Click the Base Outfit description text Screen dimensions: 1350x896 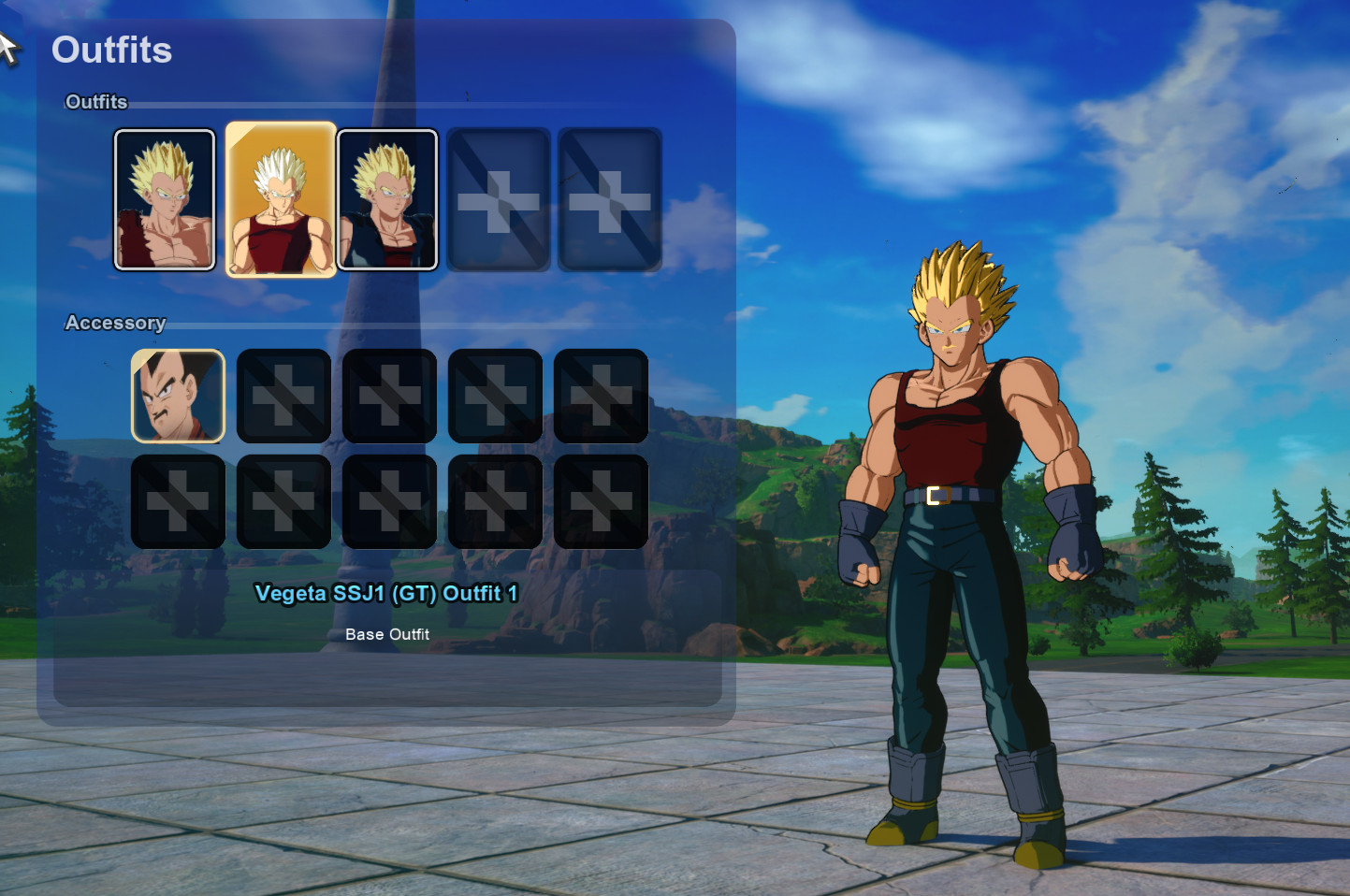click(x=387, y=634)
